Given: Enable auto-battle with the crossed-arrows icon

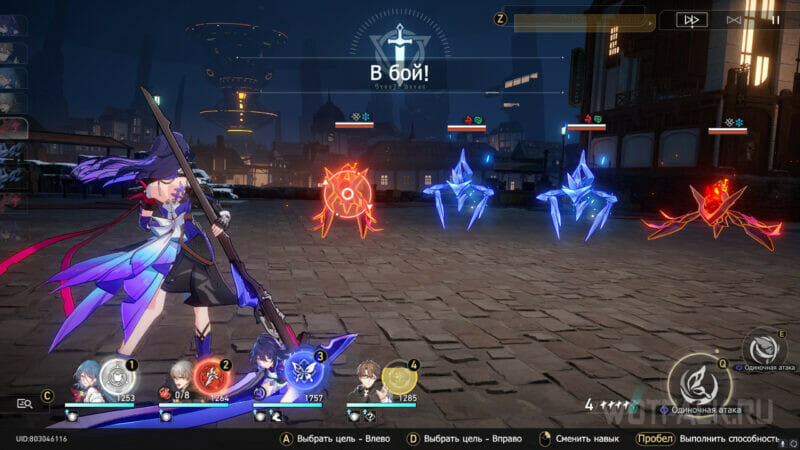Looking at the screenshot, I should 735,19.
